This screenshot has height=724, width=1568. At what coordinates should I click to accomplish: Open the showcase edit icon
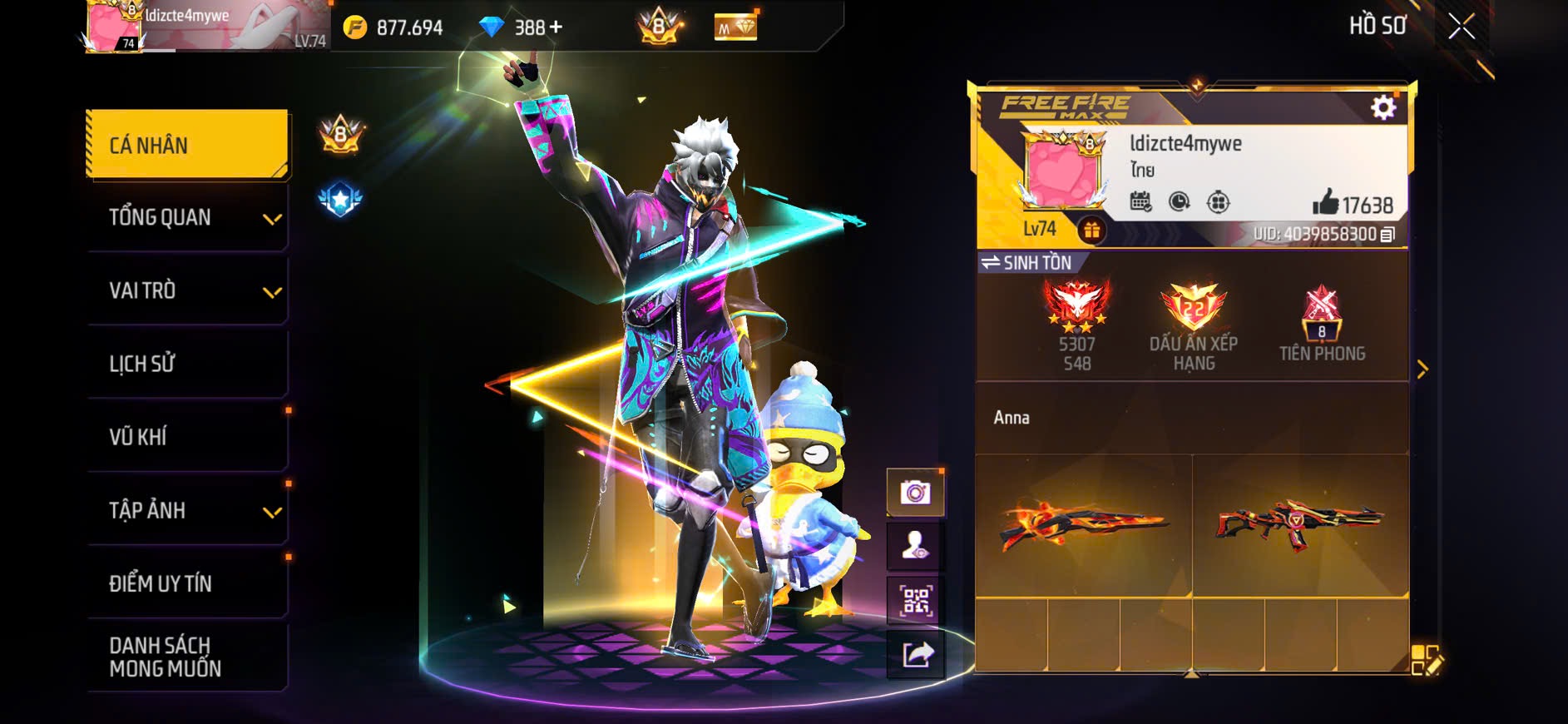(1427, 660)
